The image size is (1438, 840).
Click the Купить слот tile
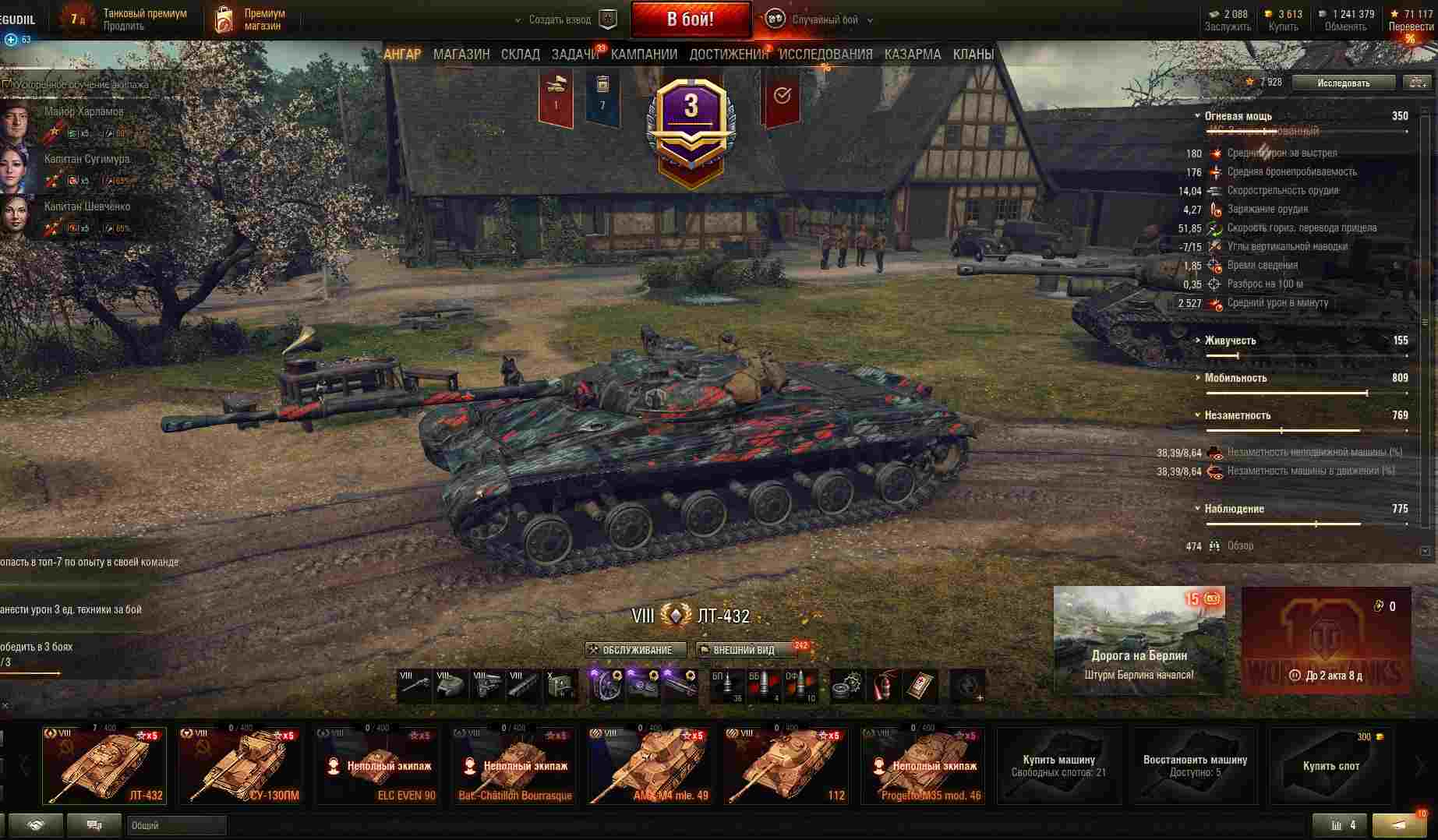point(1330,765)
